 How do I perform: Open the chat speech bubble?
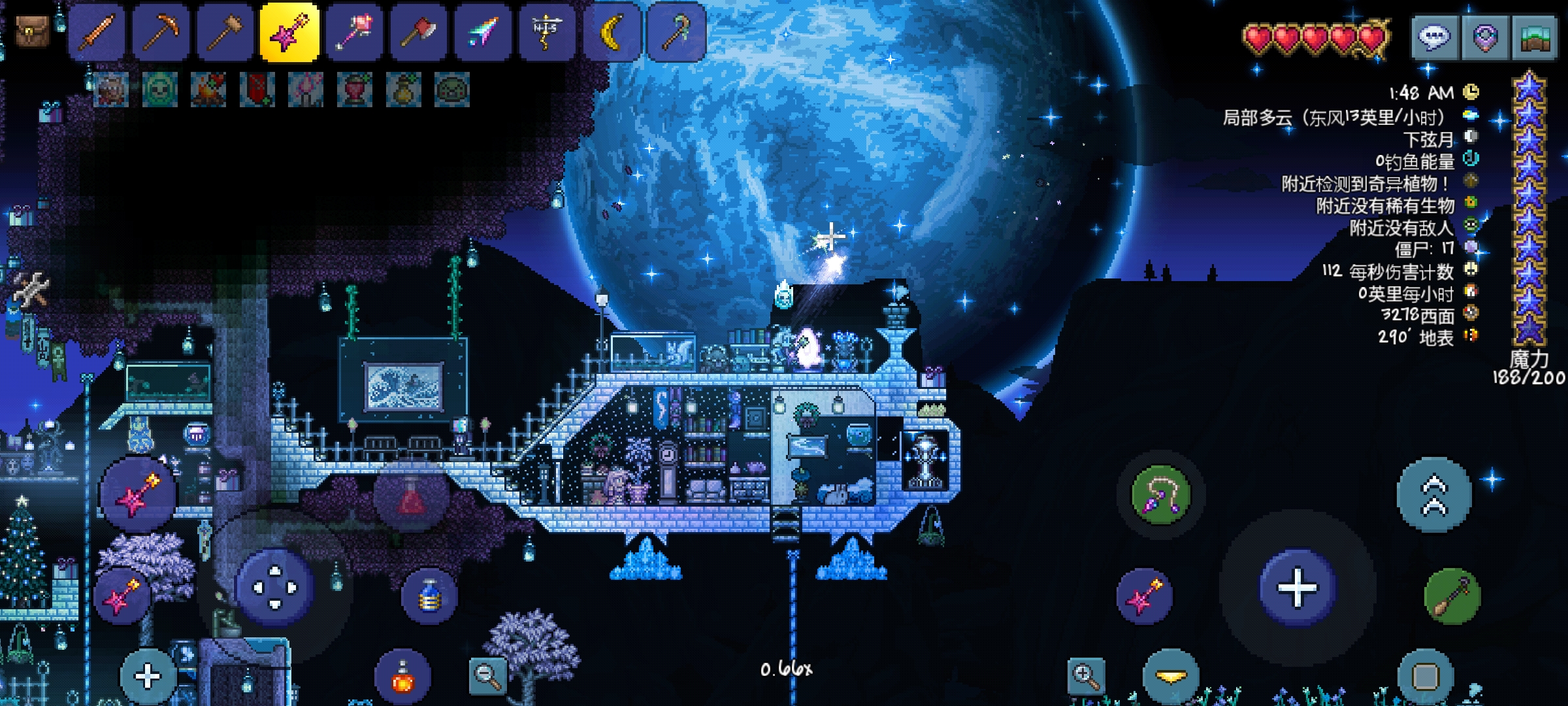click(x=1434, y=37)
